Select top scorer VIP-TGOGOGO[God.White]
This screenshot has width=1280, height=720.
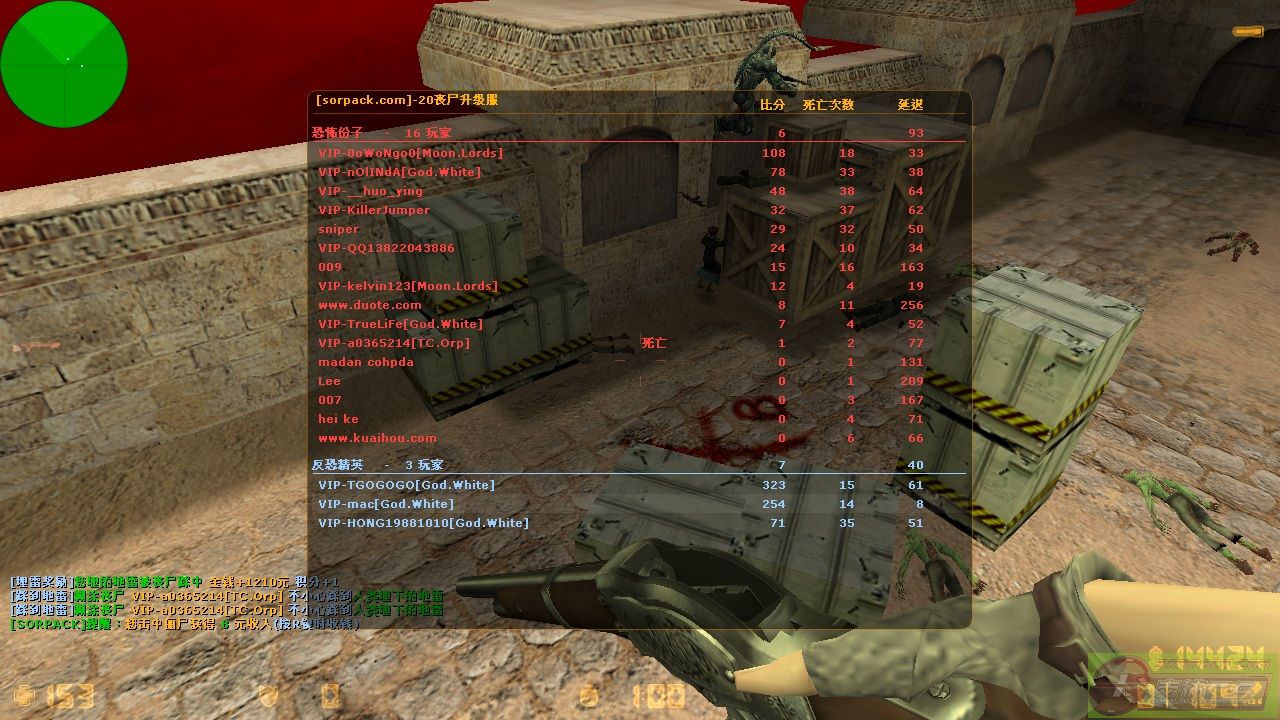406,485
